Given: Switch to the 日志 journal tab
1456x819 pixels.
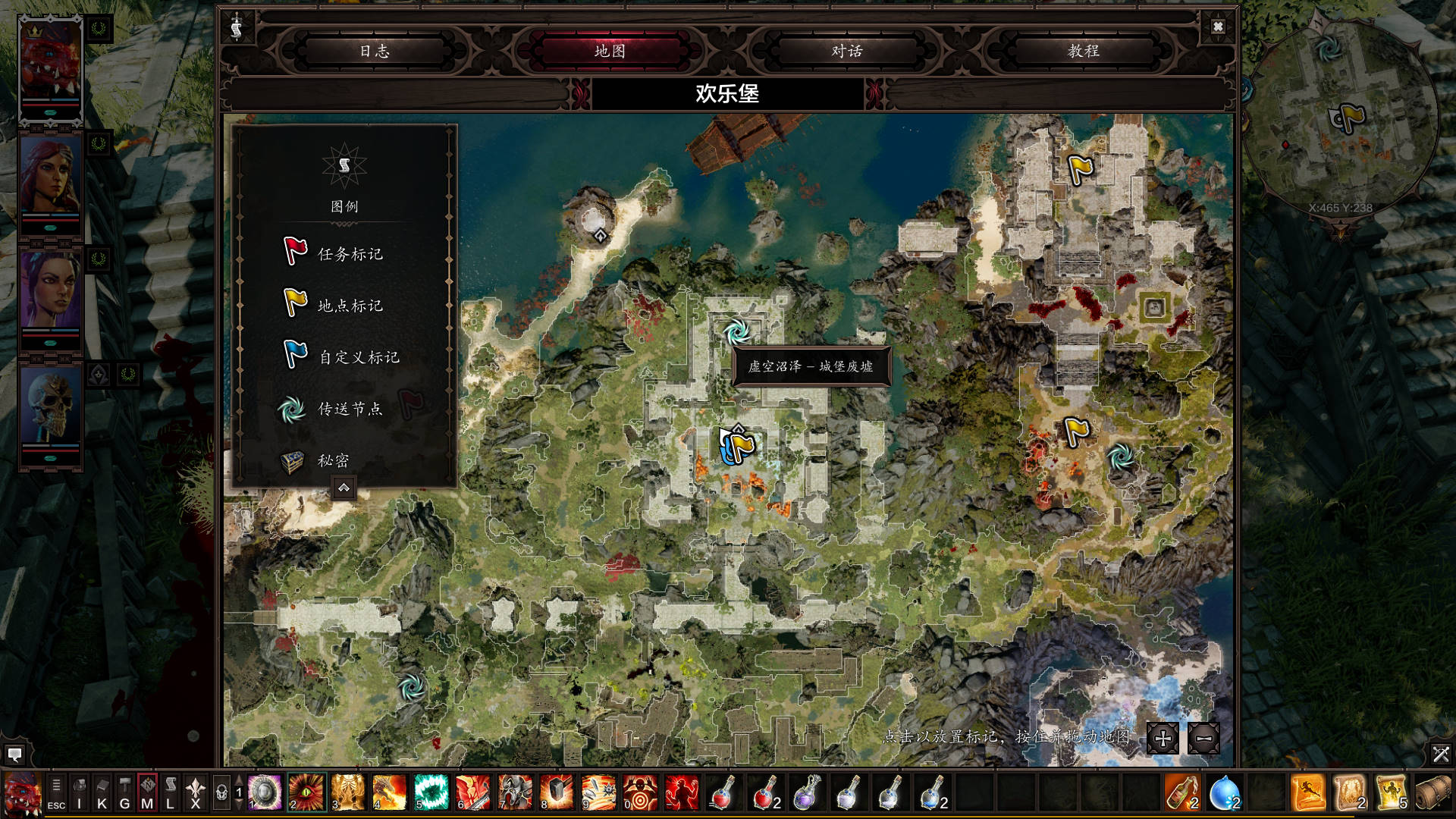Looking at the screenshot, I should pyautogui.click(x=375, y=51).
